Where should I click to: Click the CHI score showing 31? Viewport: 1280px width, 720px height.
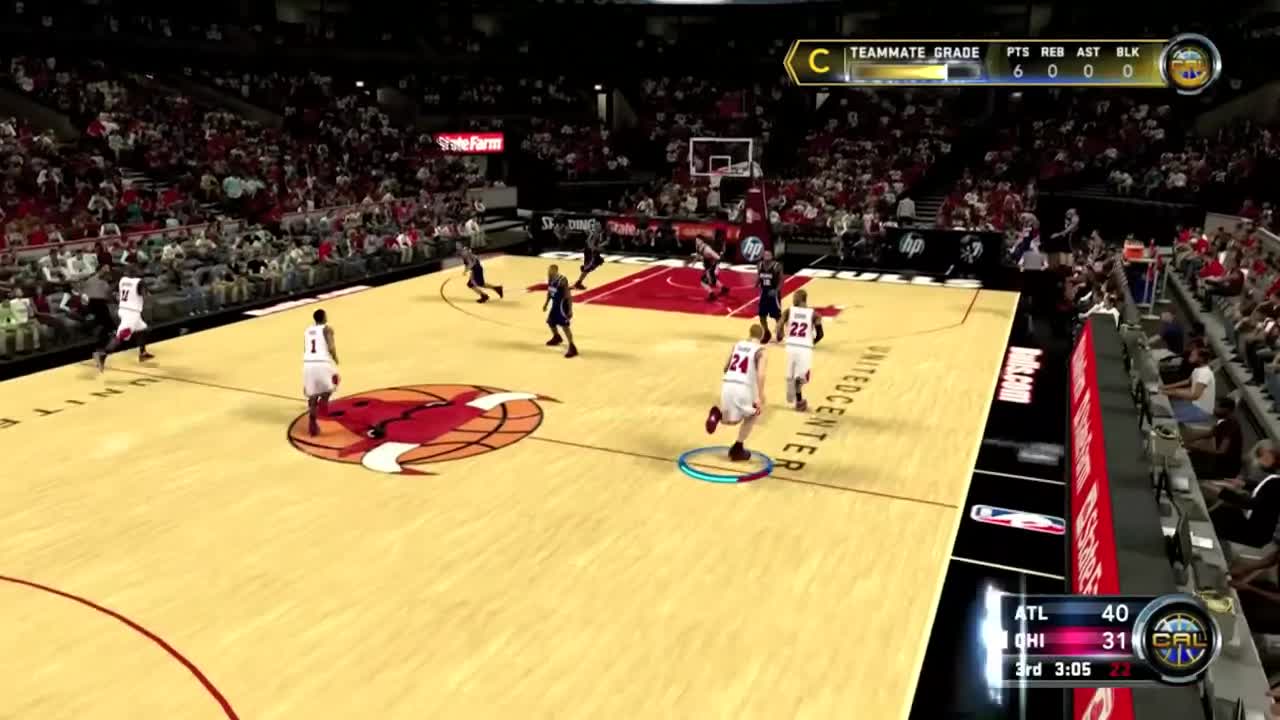(1116, 638)
